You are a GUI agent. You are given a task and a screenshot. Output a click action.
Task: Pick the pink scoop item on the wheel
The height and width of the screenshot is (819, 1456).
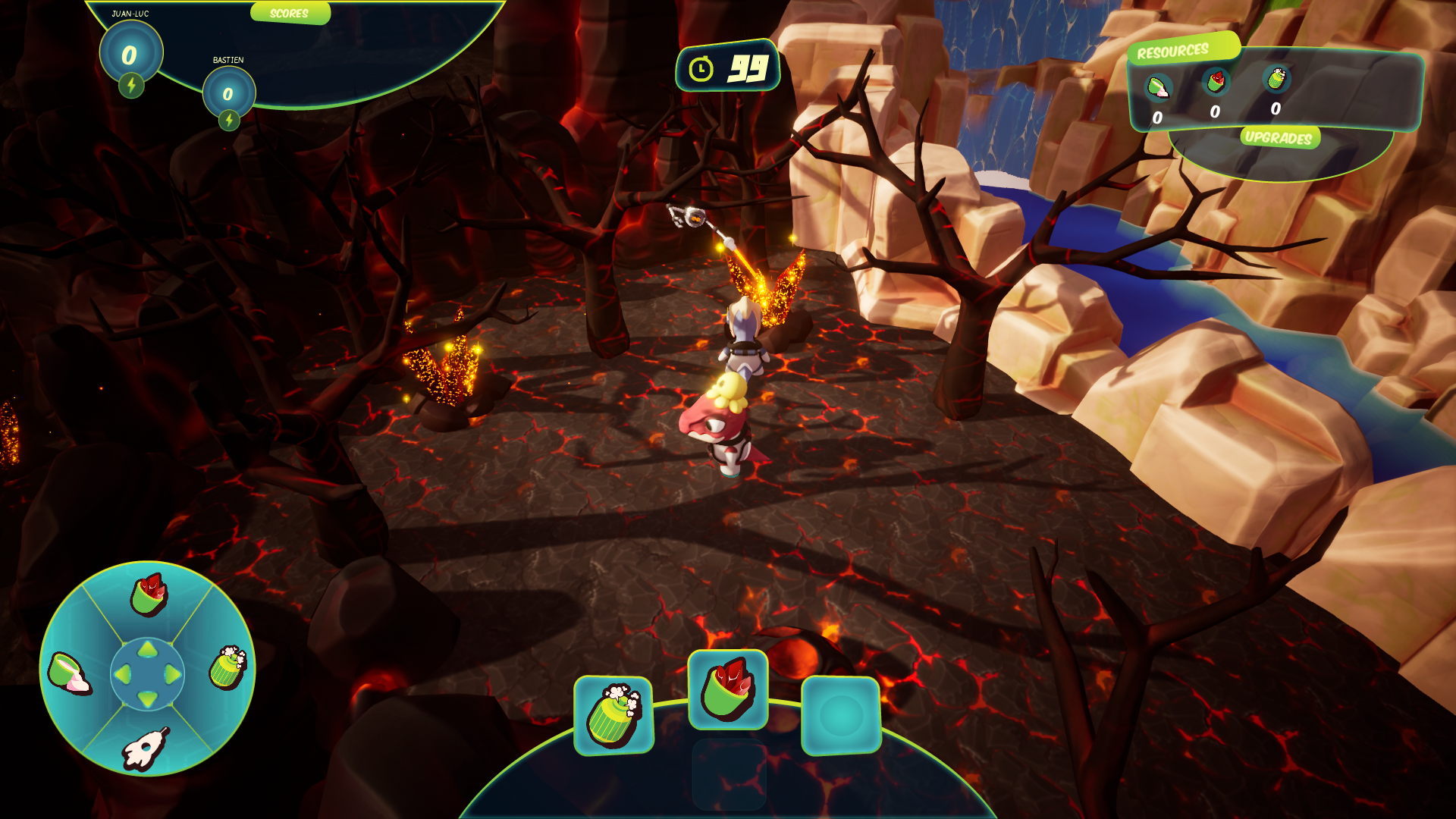pos(68,673)
